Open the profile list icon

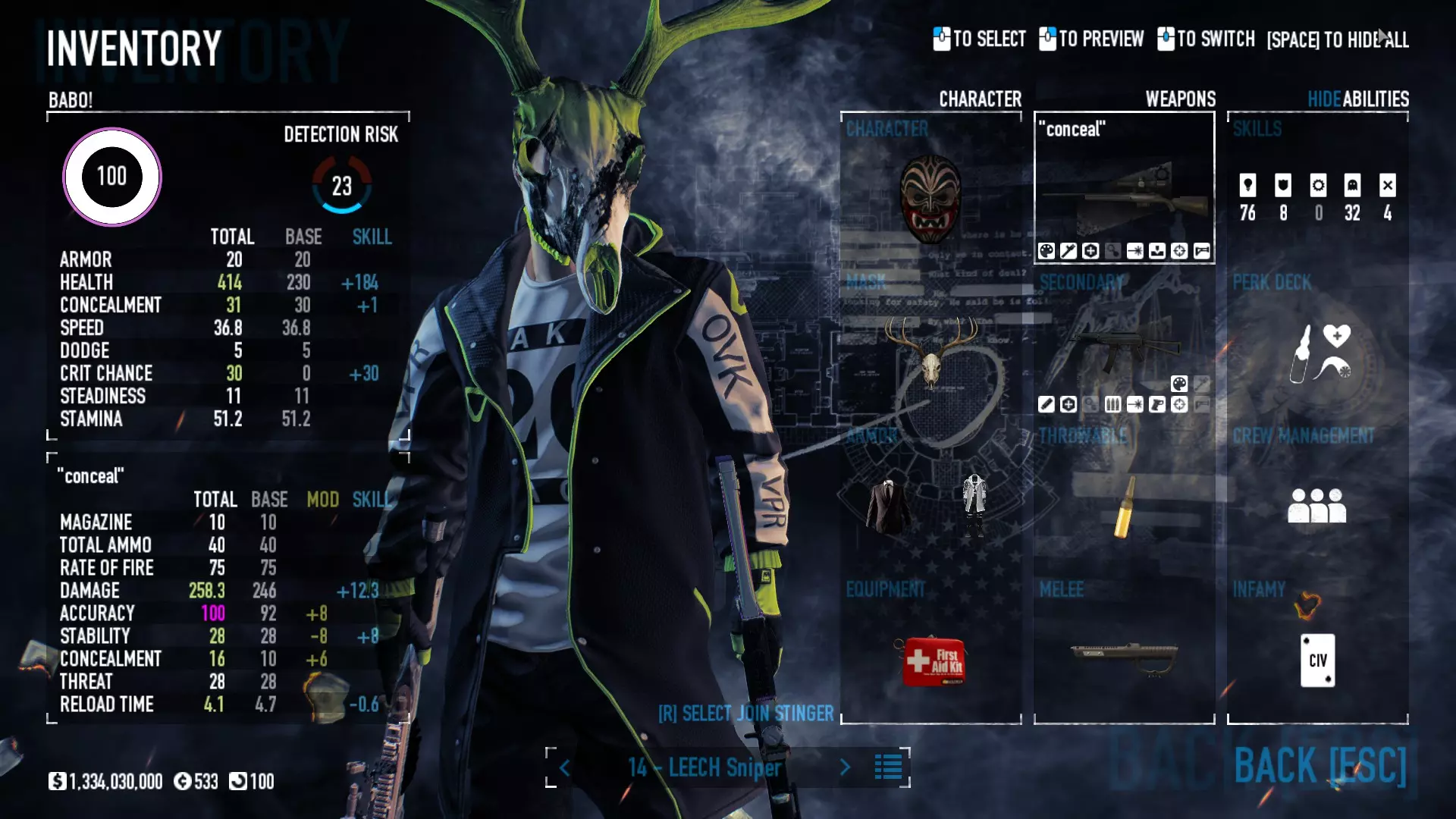coord(888,767)
